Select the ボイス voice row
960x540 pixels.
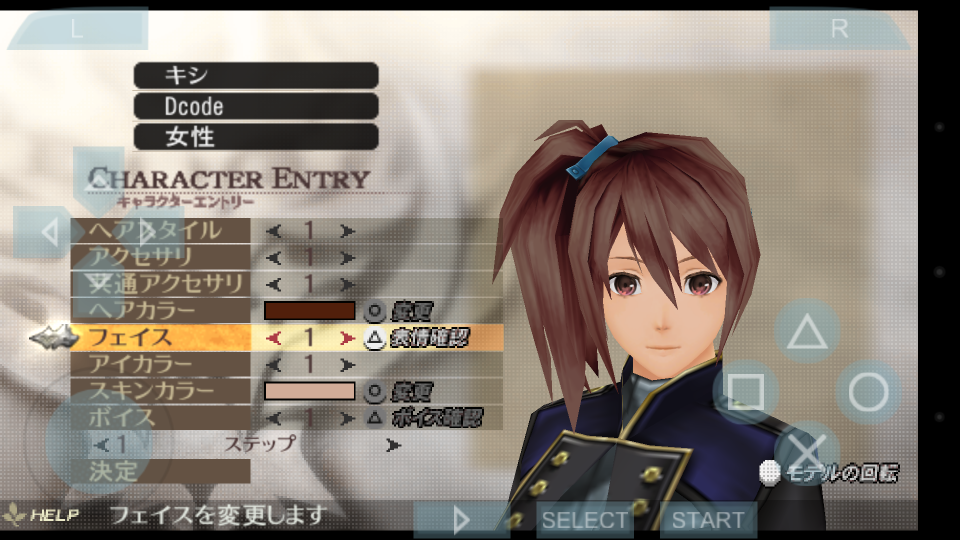tap(160, 417)
